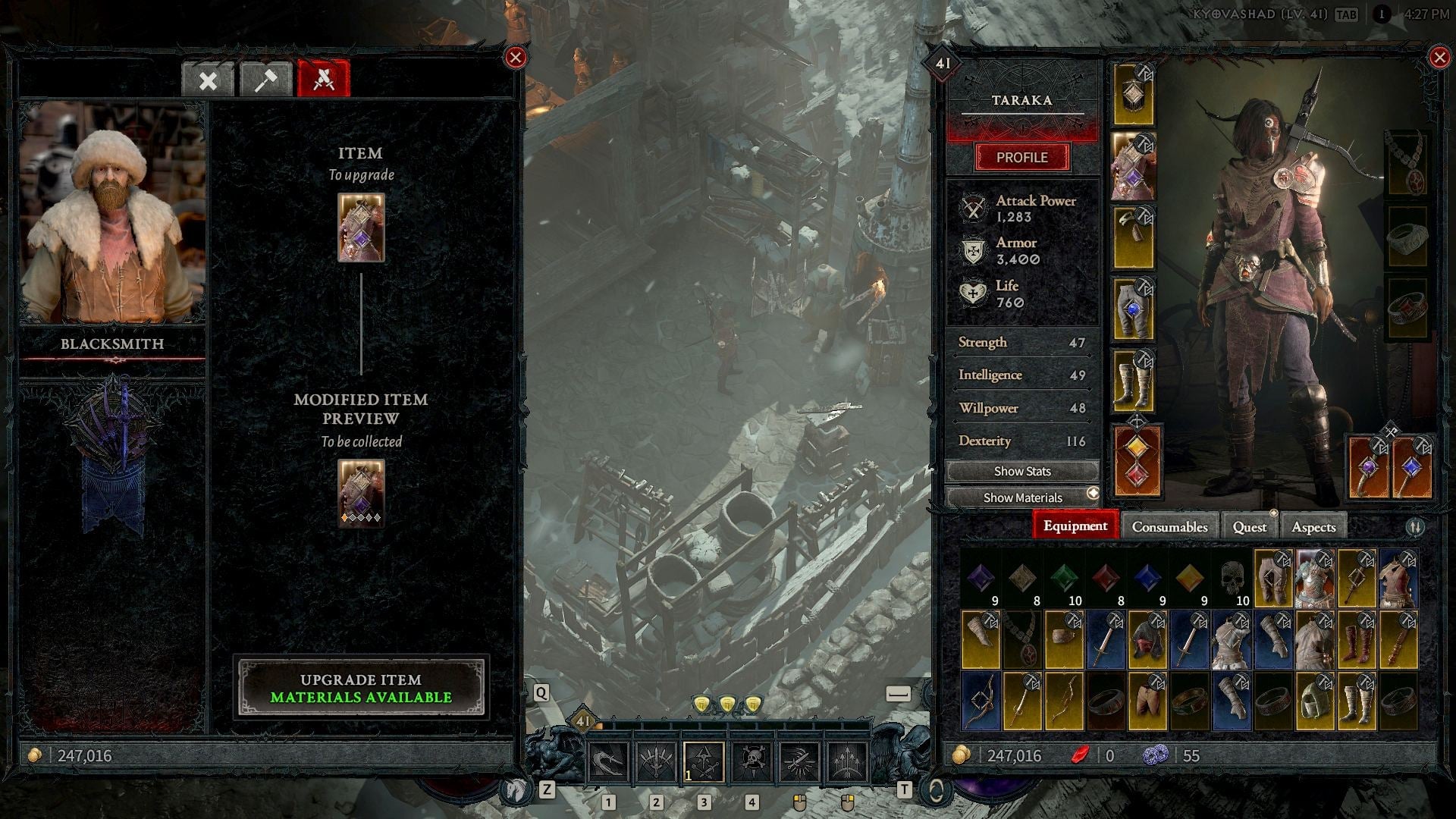This screenshot has width=1456, height=819.
Task: Select the Equipment tab
Action: tap(1075, 526)
